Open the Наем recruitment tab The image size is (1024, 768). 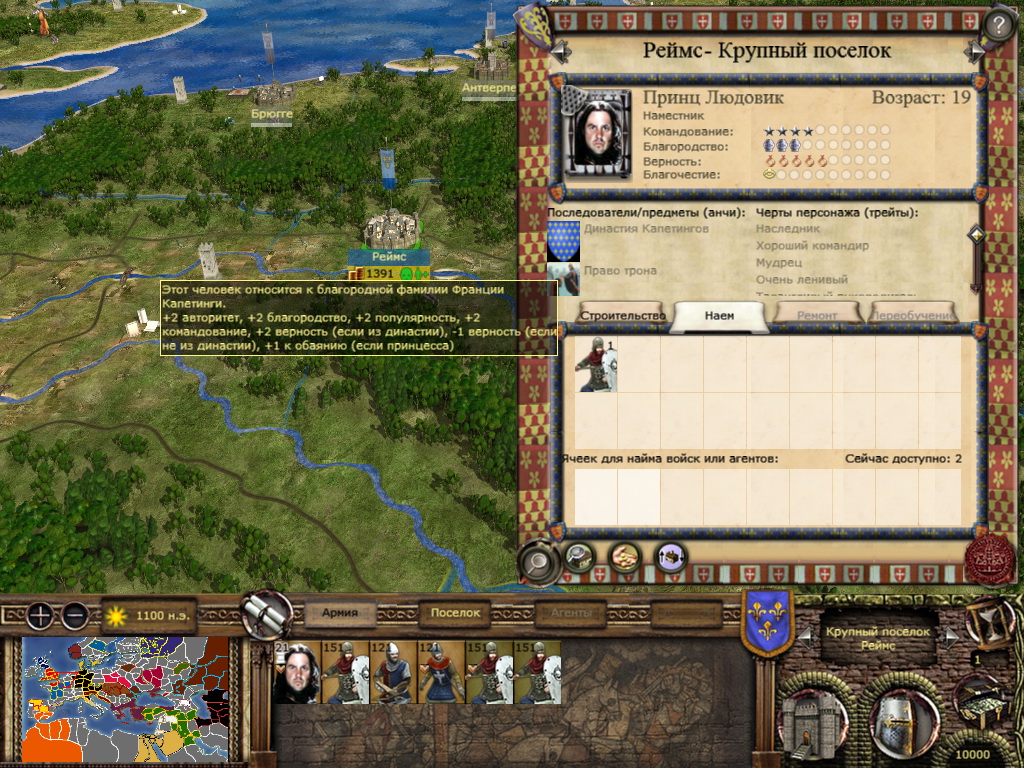pos(719,315)
